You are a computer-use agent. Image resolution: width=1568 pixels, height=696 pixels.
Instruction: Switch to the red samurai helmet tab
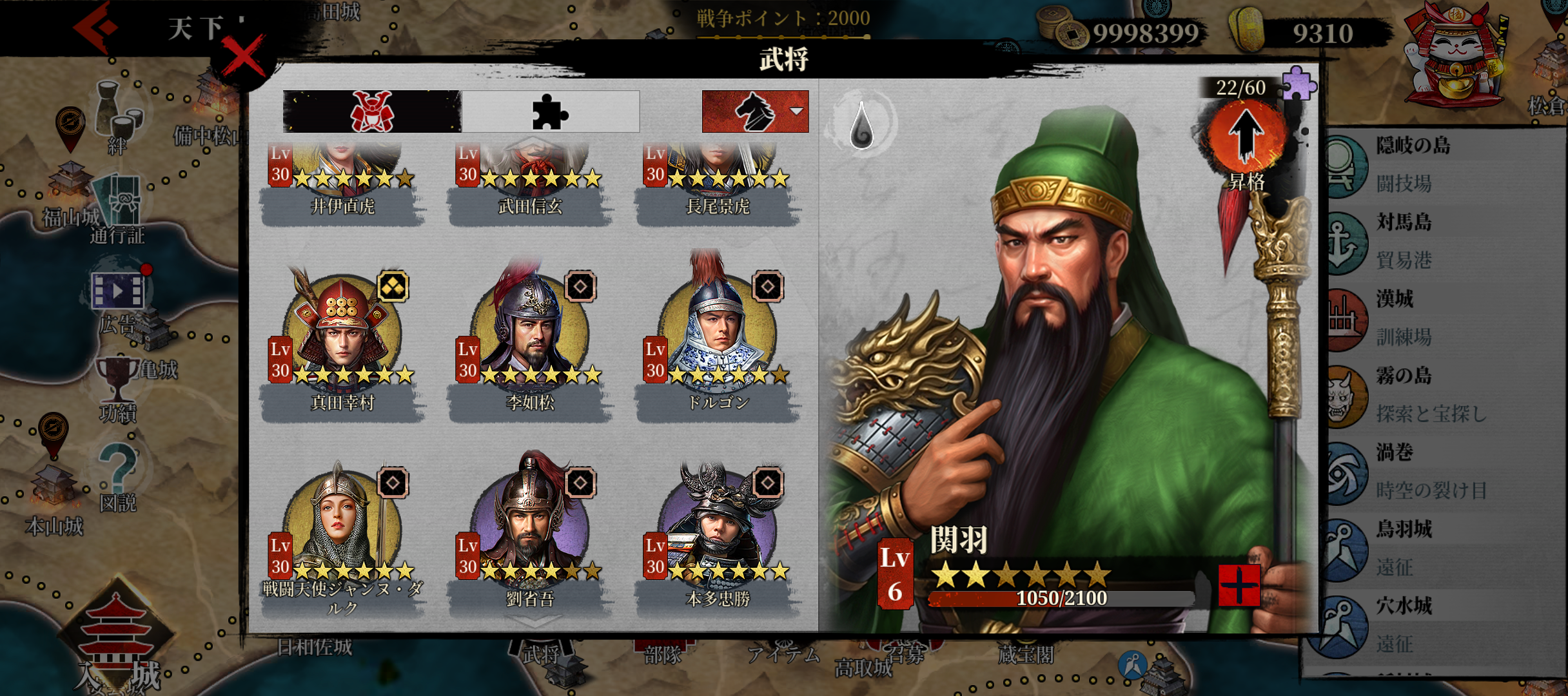[372, 111]
